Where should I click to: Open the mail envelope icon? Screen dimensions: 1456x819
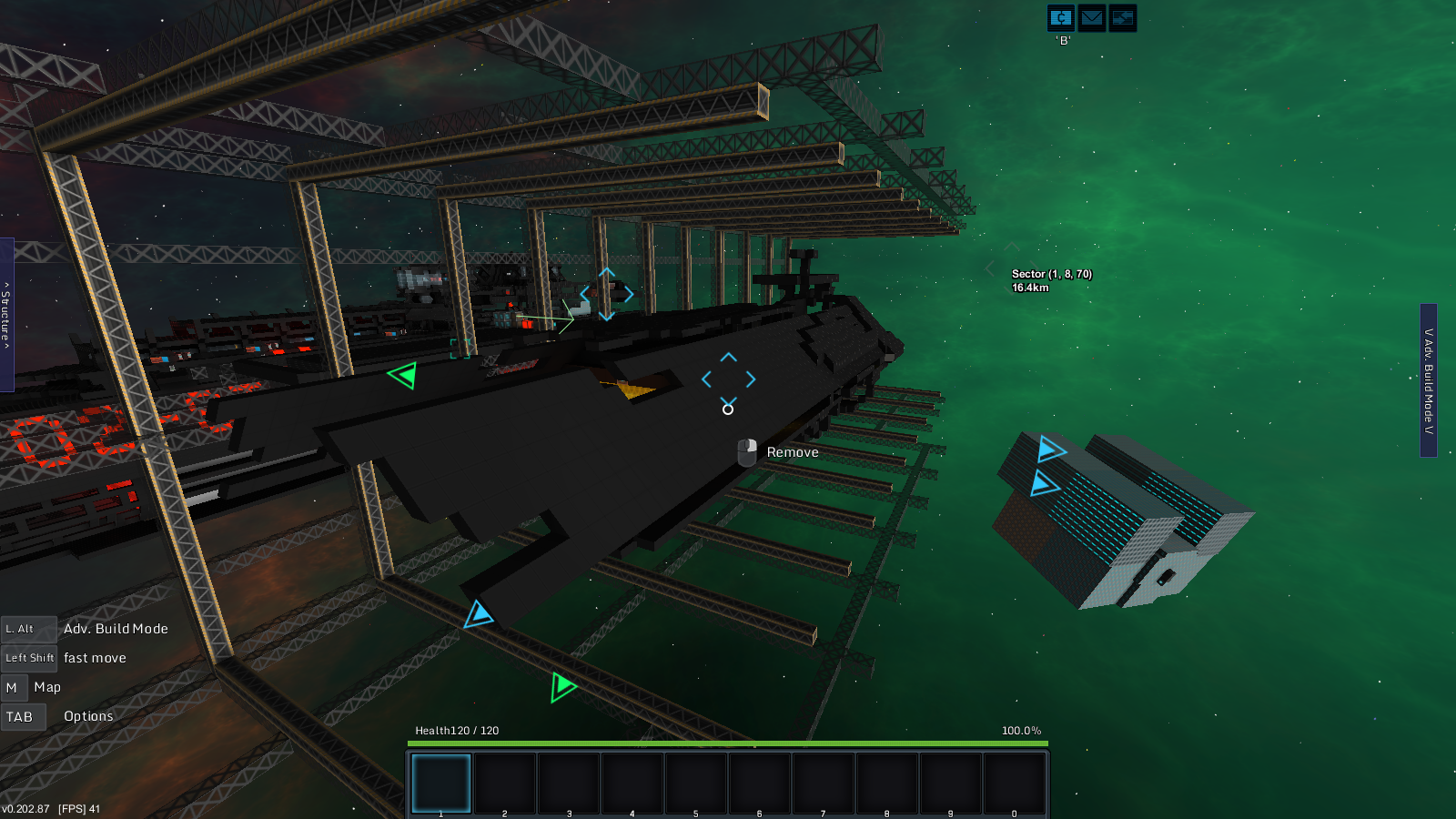point(1092,18)
